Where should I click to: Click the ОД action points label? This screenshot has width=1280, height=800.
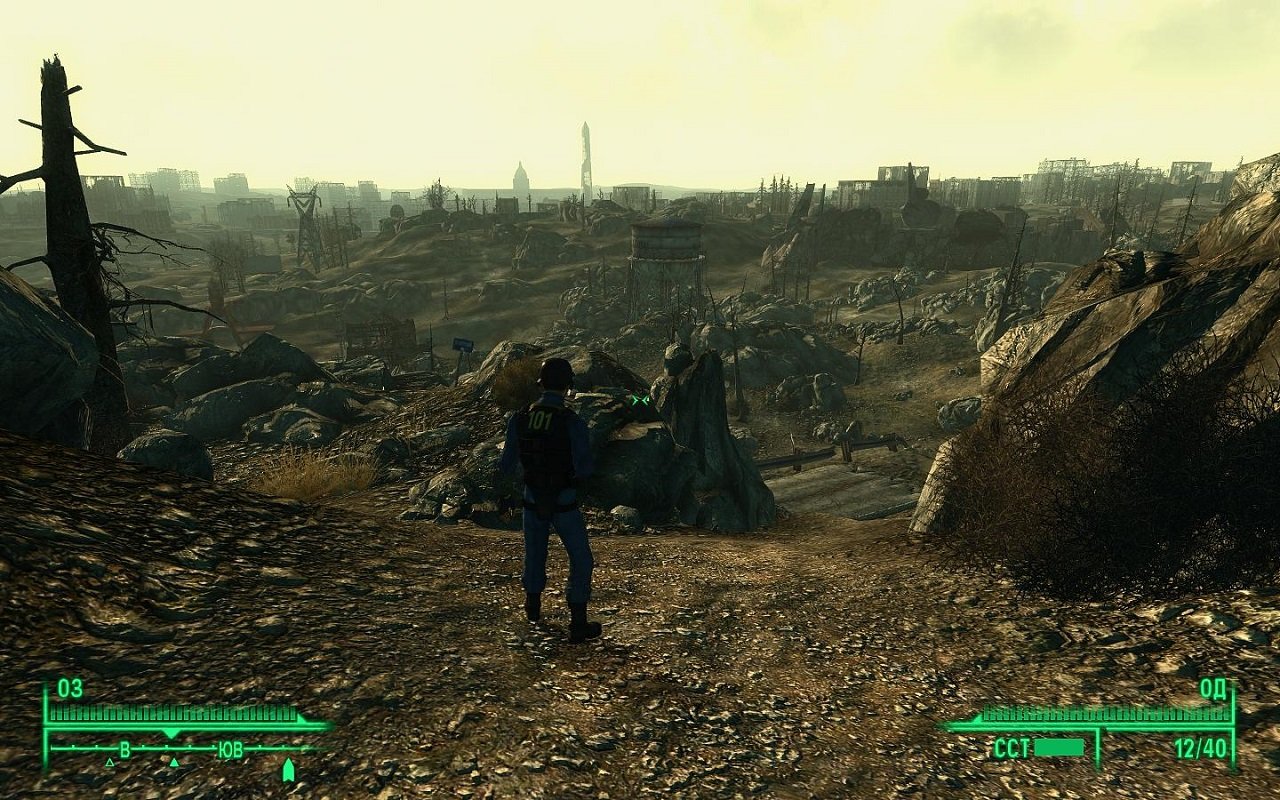point(1212,689)
